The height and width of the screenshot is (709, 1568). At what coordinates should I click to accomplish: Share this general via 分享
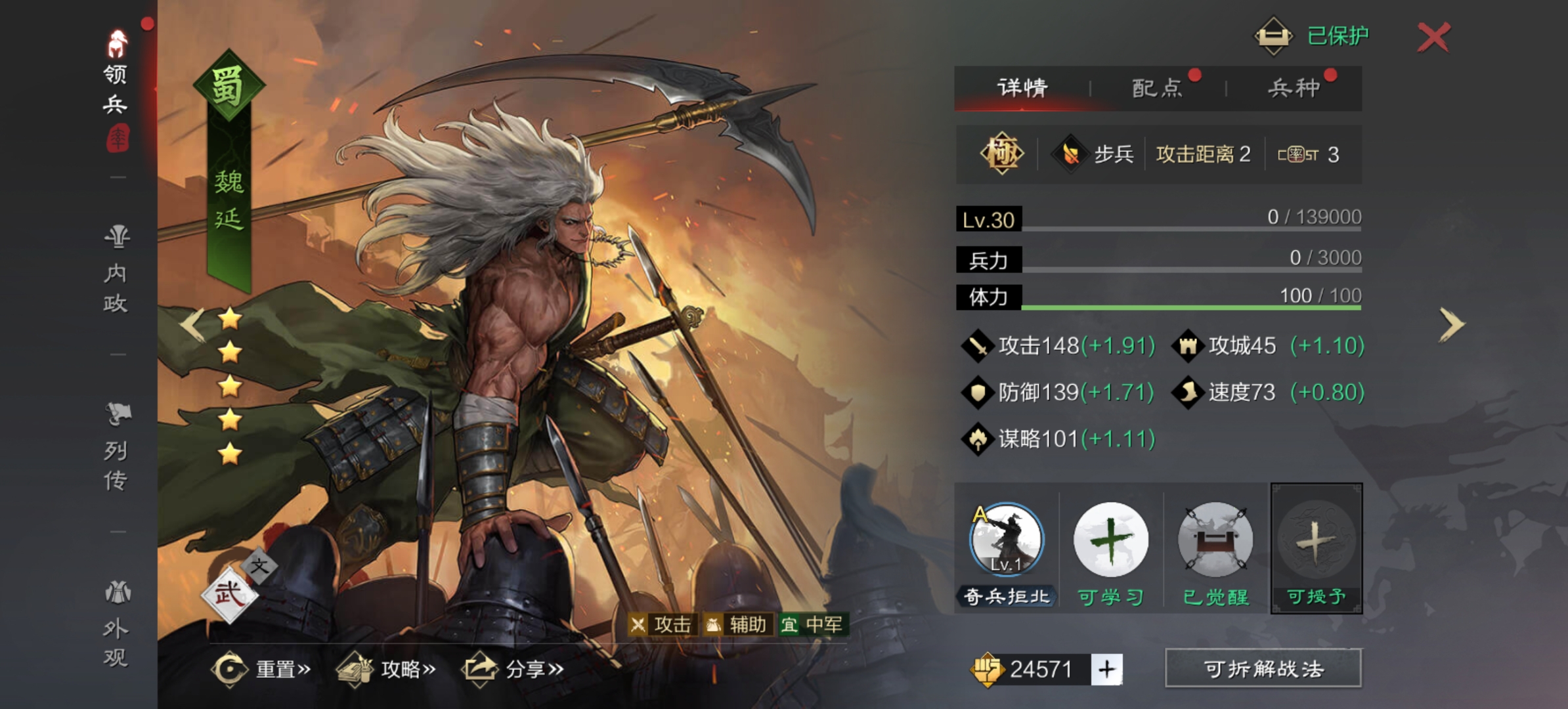513,669
